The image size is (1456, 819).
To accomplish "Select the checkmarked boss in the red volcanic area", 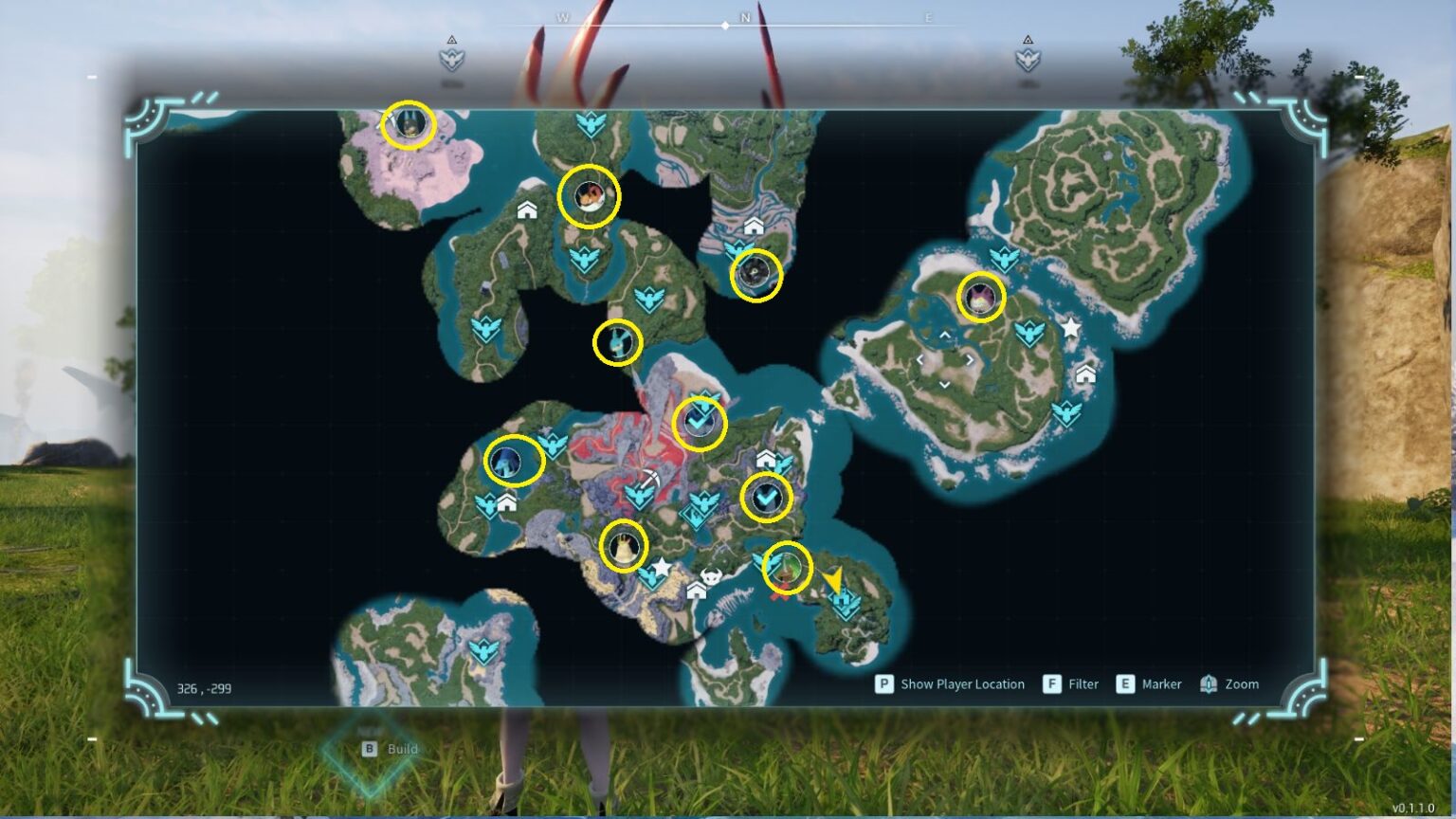I will coord(700,423).
